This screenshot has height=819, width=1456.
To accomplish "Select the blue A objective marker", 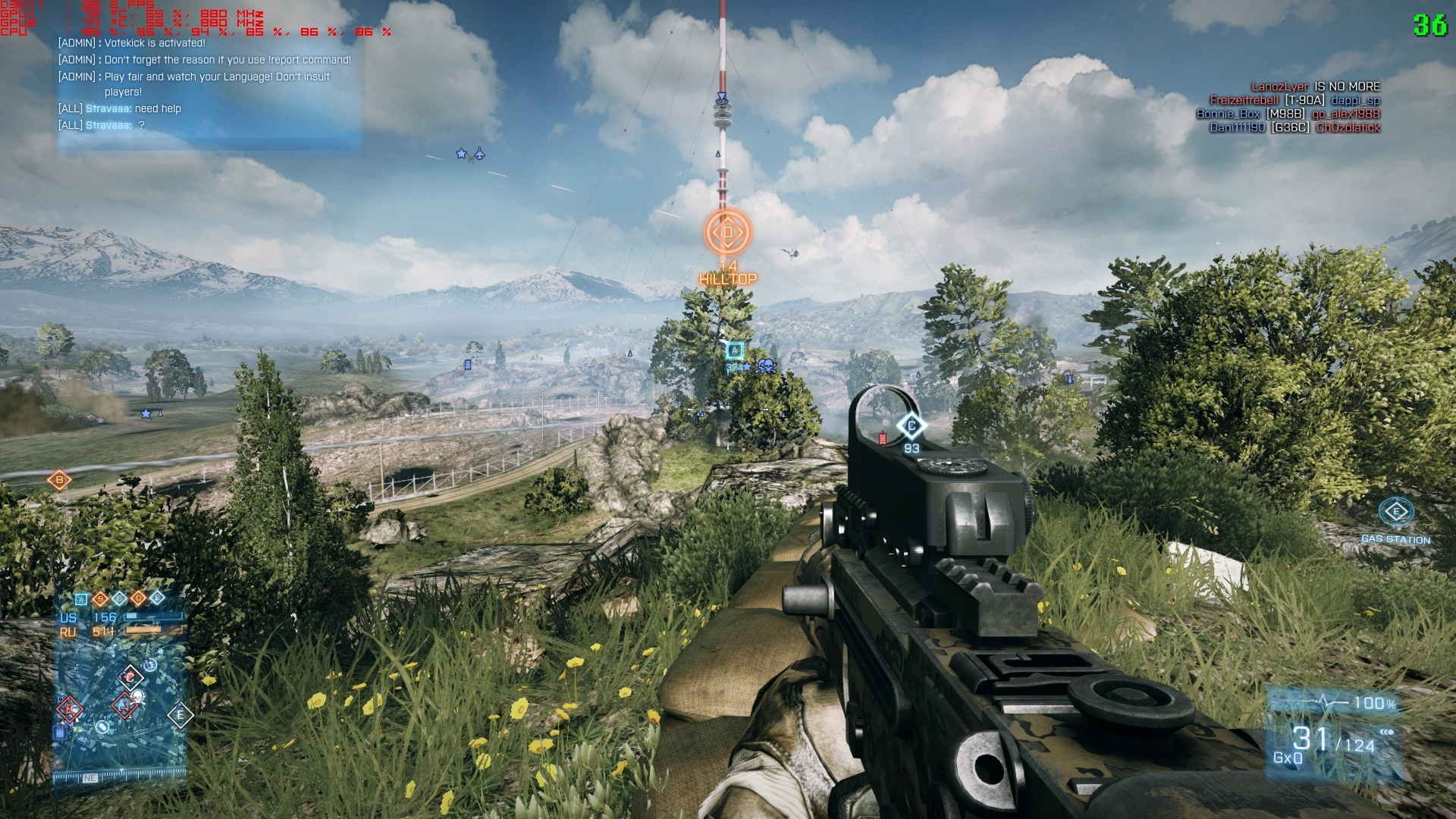I will pos(734,350).
